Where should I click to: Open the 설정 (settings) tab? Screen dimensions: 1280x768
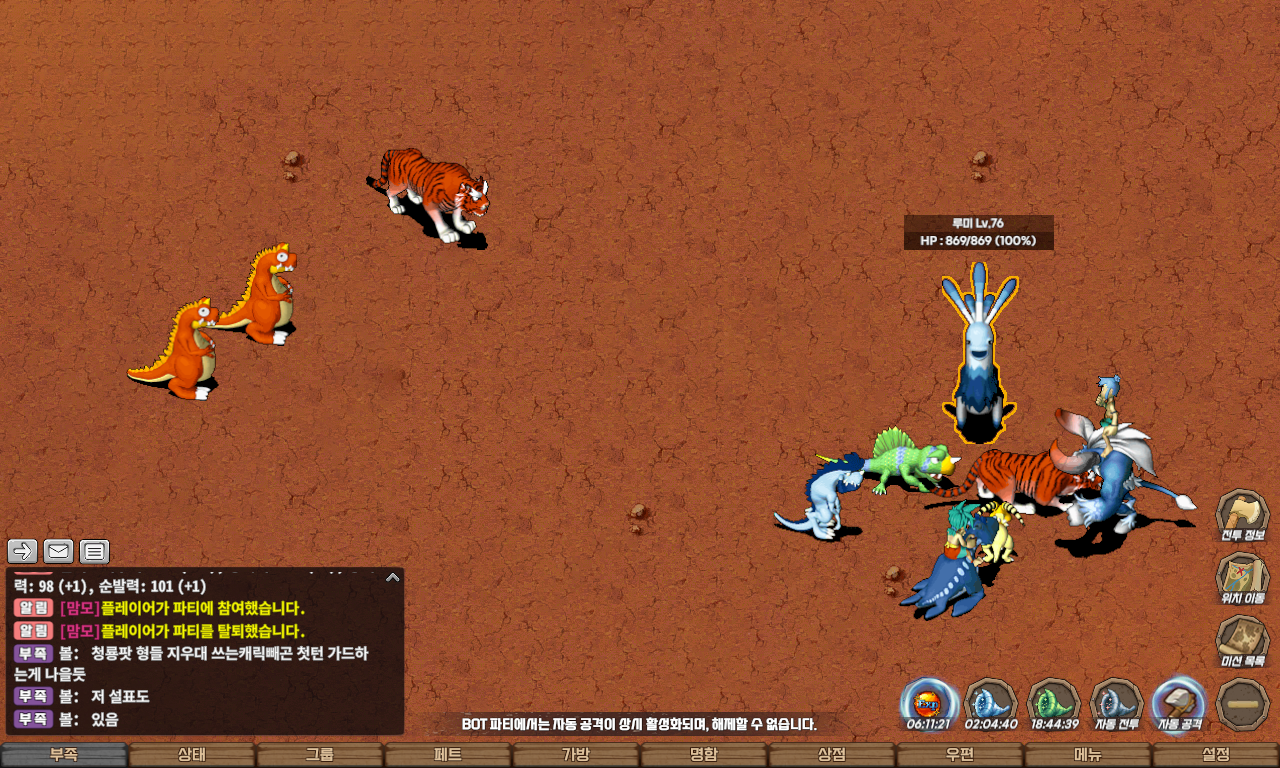pyautogui.click(x=1216, y=755)
